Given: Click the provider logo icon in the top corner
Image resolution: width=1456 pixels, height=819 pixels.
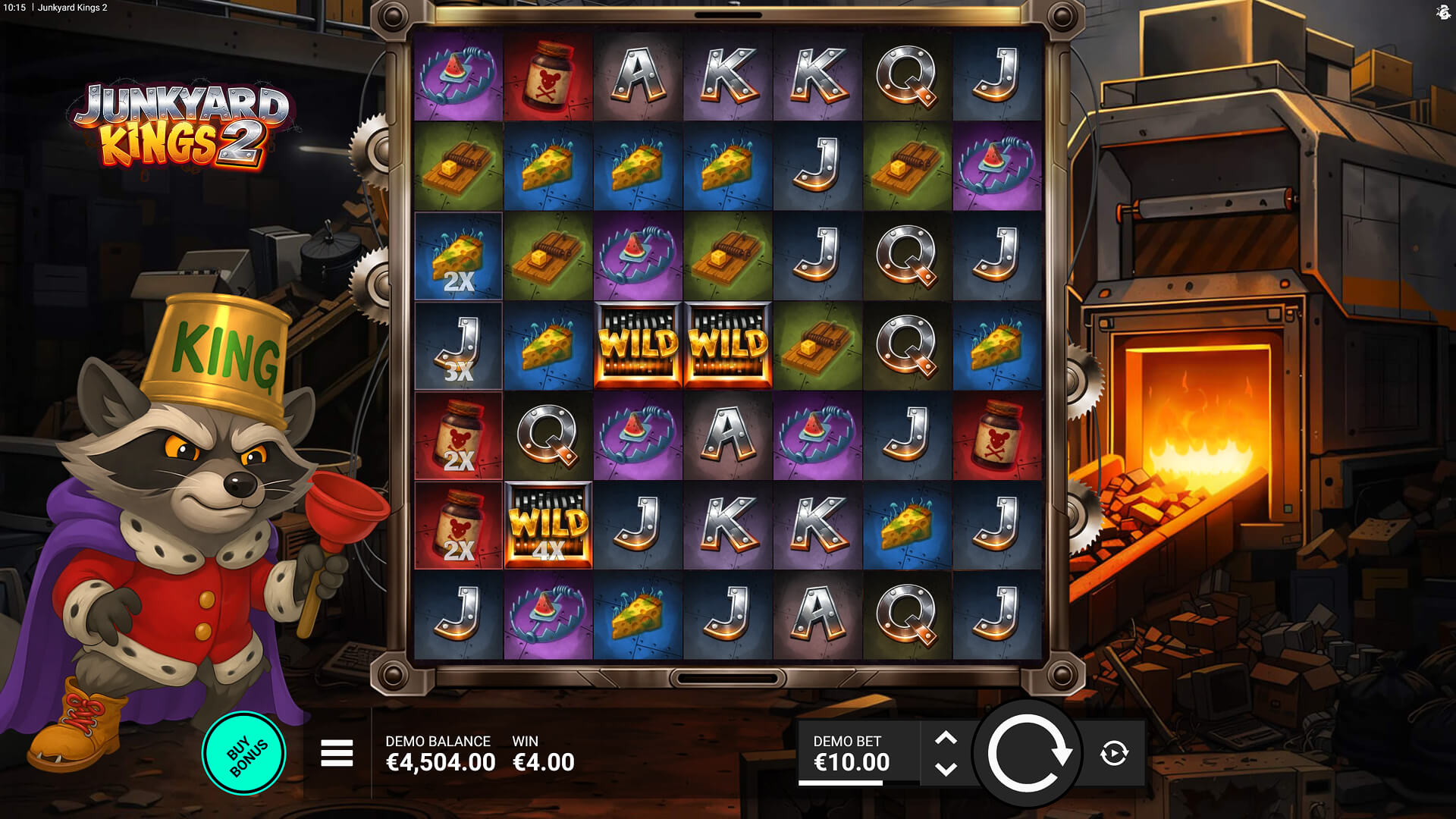Looking at the screenshot, I should (x=1443, y=11).
